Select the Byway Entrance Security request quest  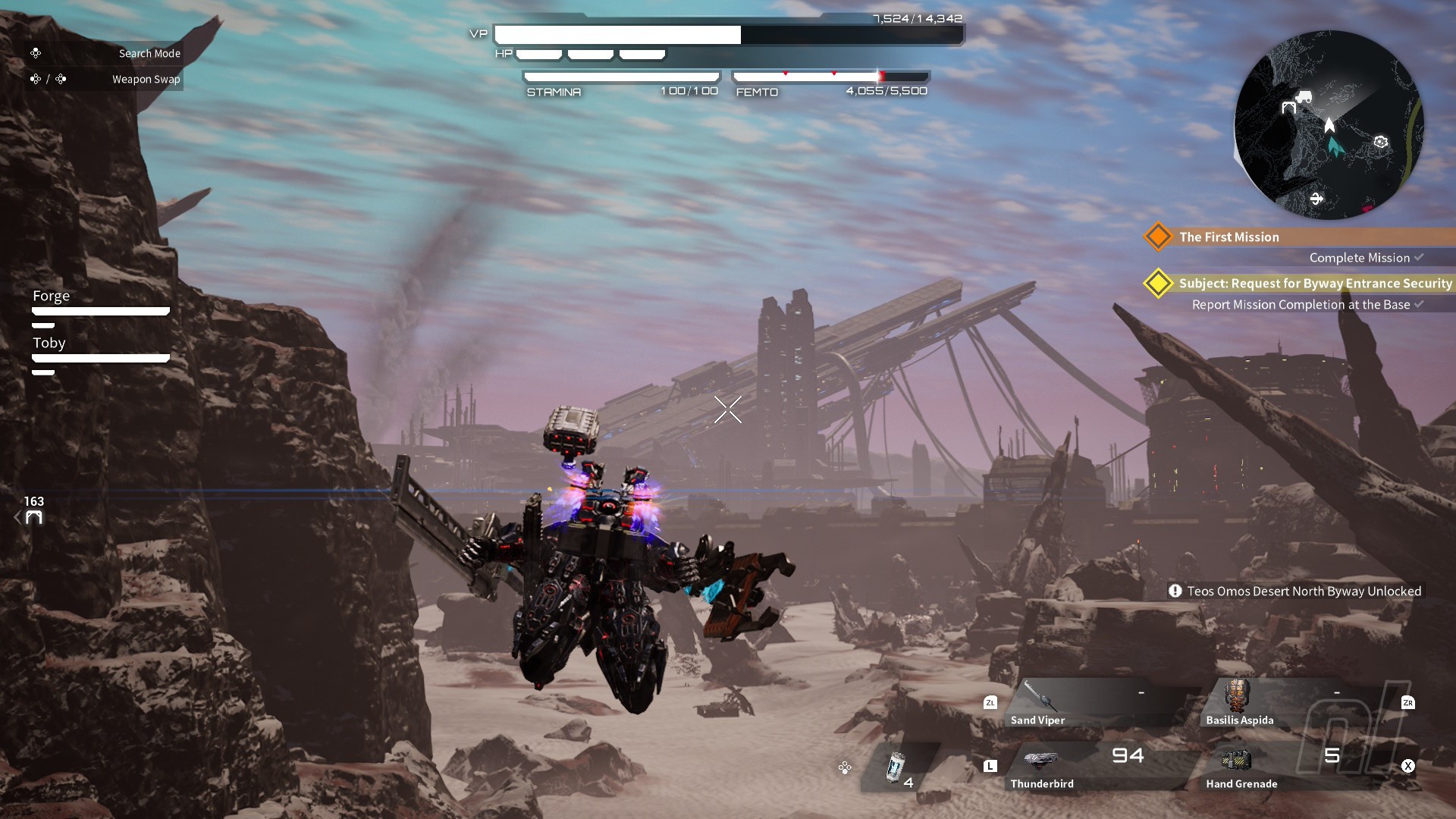click(x=1314, y=284)
